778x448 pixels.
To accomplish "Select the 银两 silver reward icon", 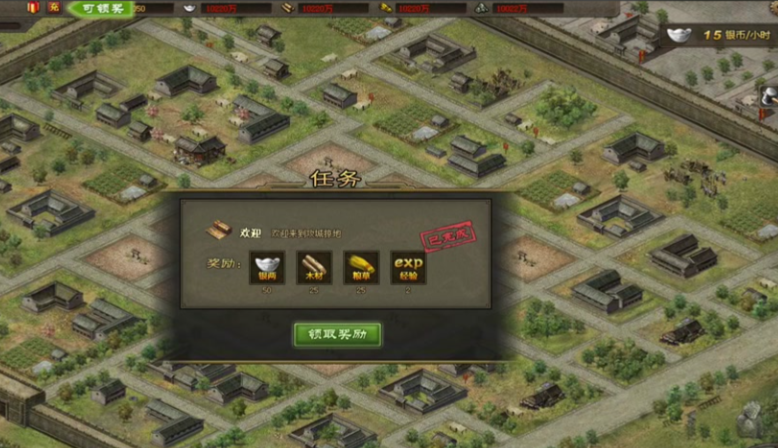I will [x=267, y=267].
